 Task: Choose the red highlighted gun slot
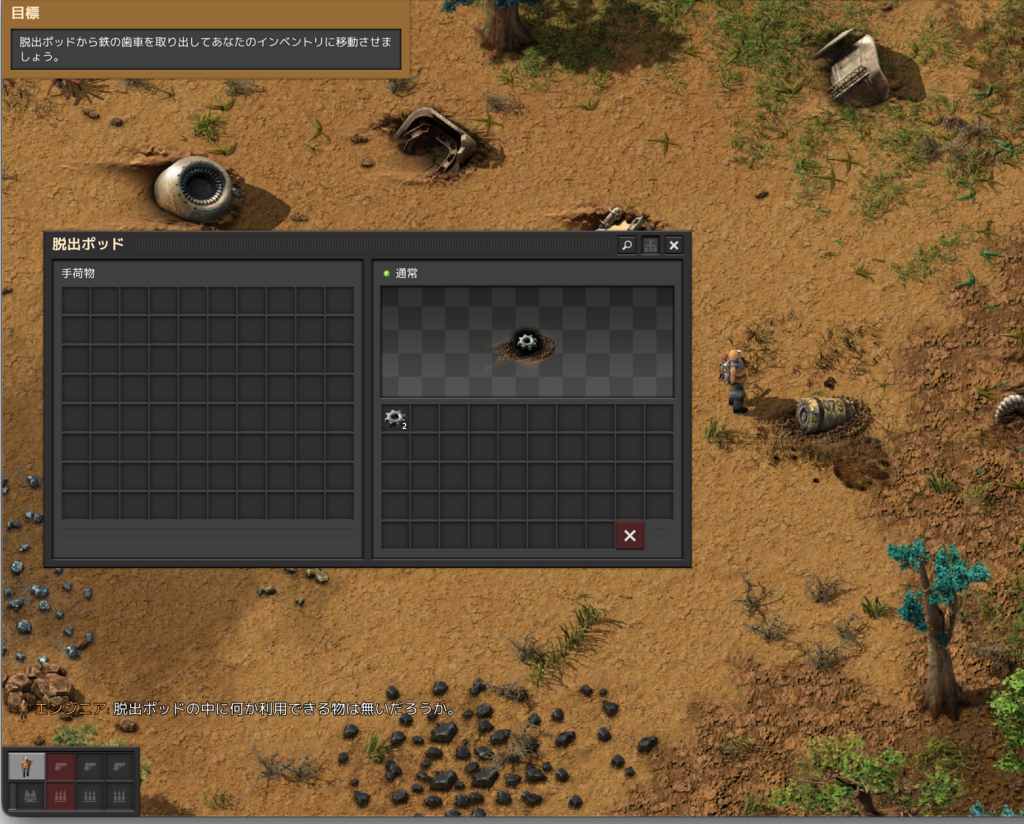(x=61, y=767)
